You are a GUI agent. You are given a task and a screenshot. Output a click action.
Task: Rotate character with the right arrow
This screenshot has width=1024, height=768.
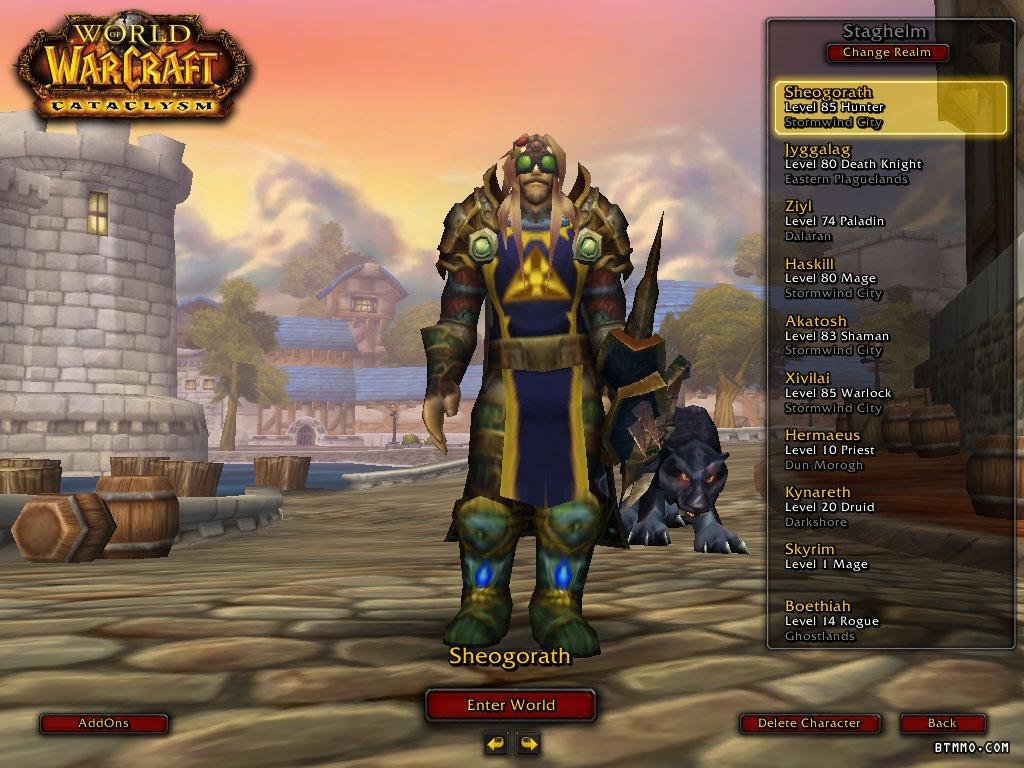pyautogui.click(x=528, y=743)
